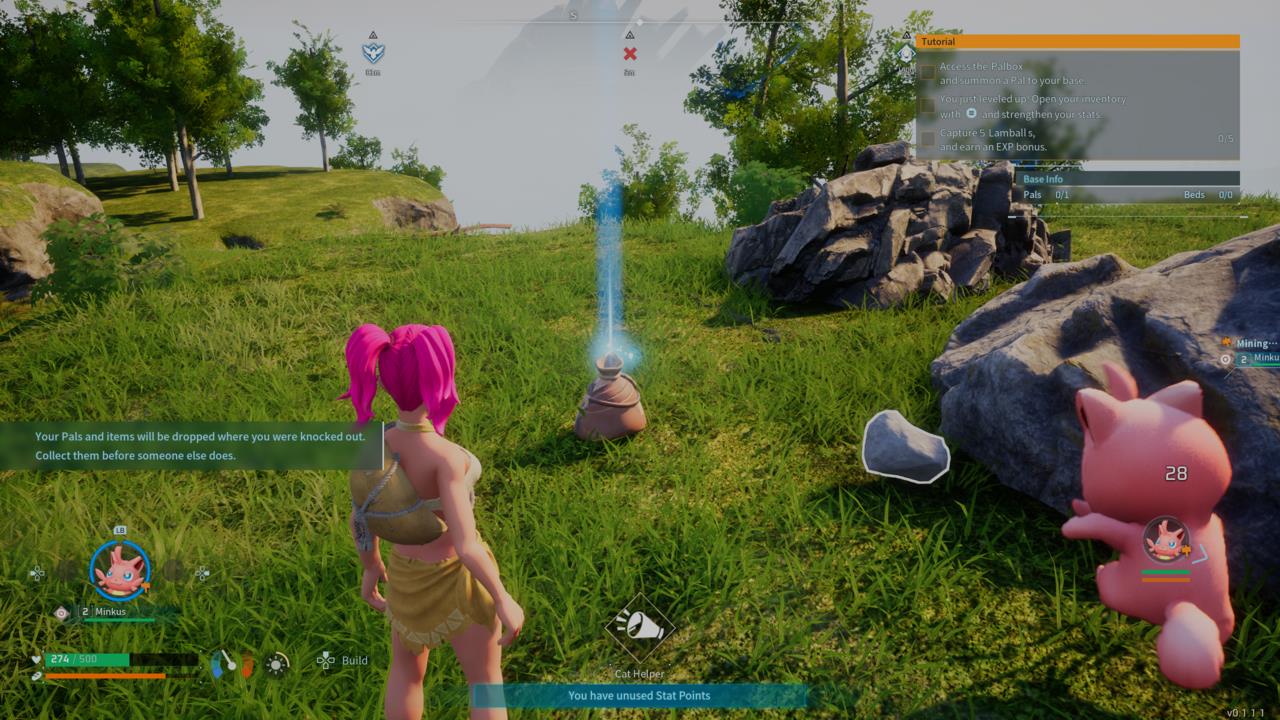Image resolution: width=1280 pixels, height=720 pixels.
Task: Check the 'Access the Palbox' tutorial checkbox
Action: (926, 71)
